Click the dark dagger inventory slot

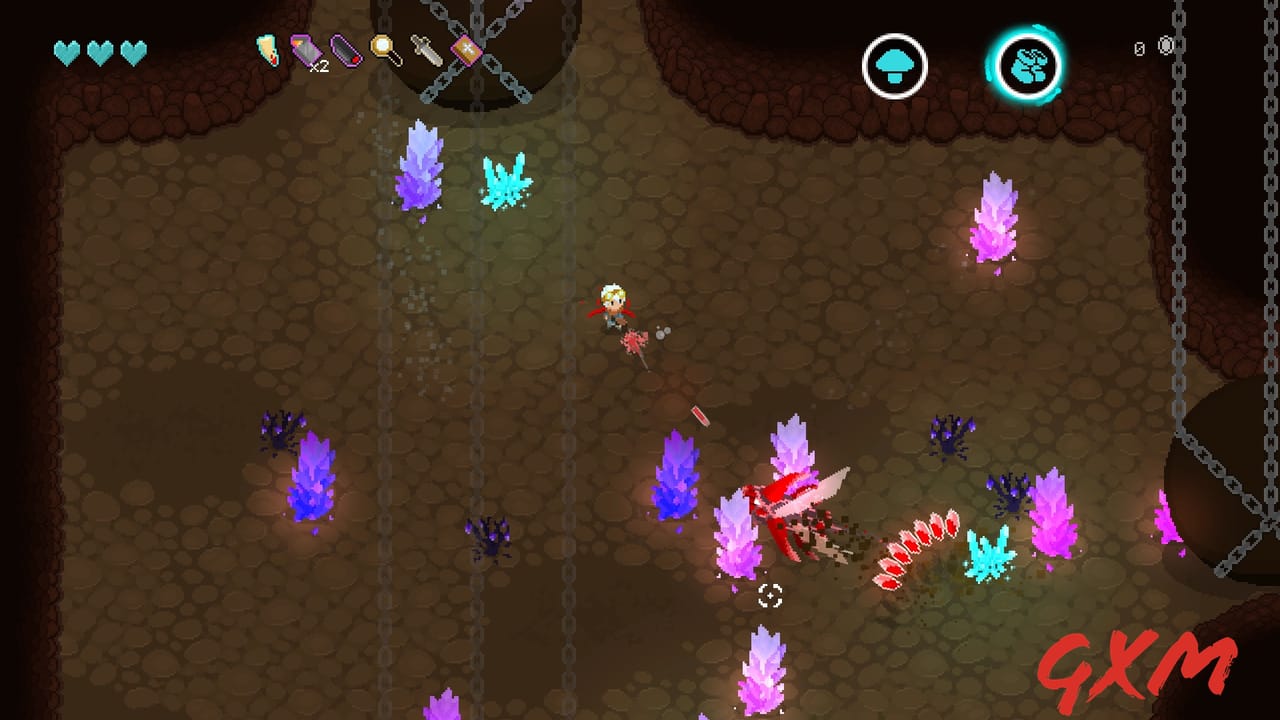pos(345,50)
